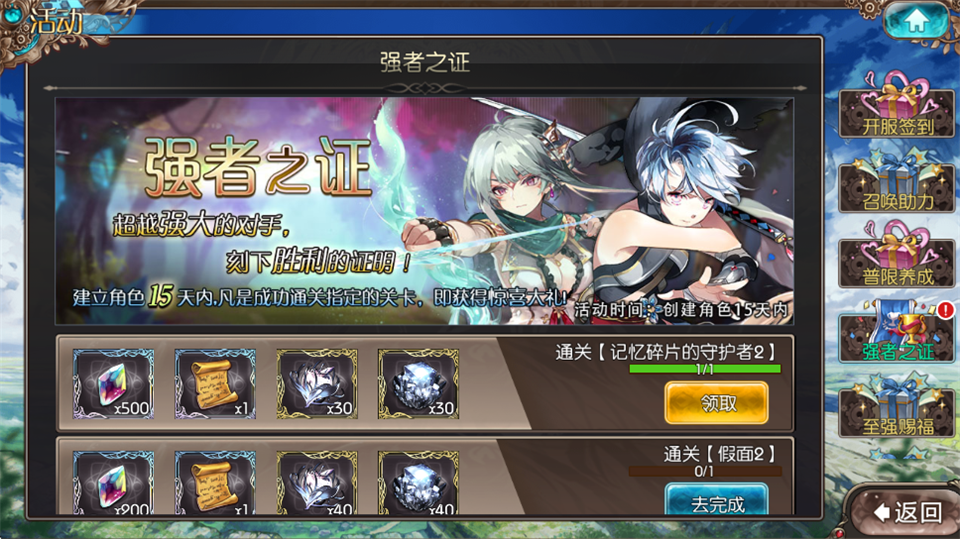This screenshot has height=539, width=960.
Task: Open the 至强赐福 event tab
Action: tap(897, 410)
